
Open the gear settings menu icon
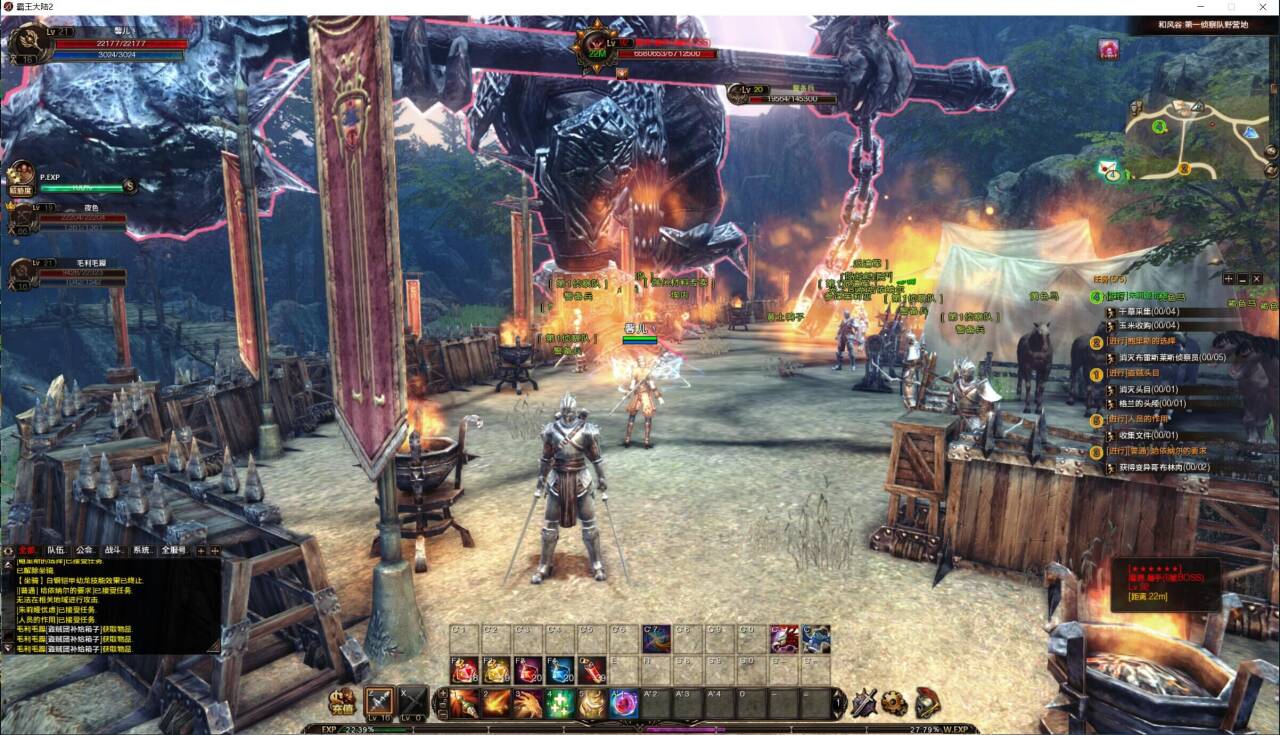[895, 702]
